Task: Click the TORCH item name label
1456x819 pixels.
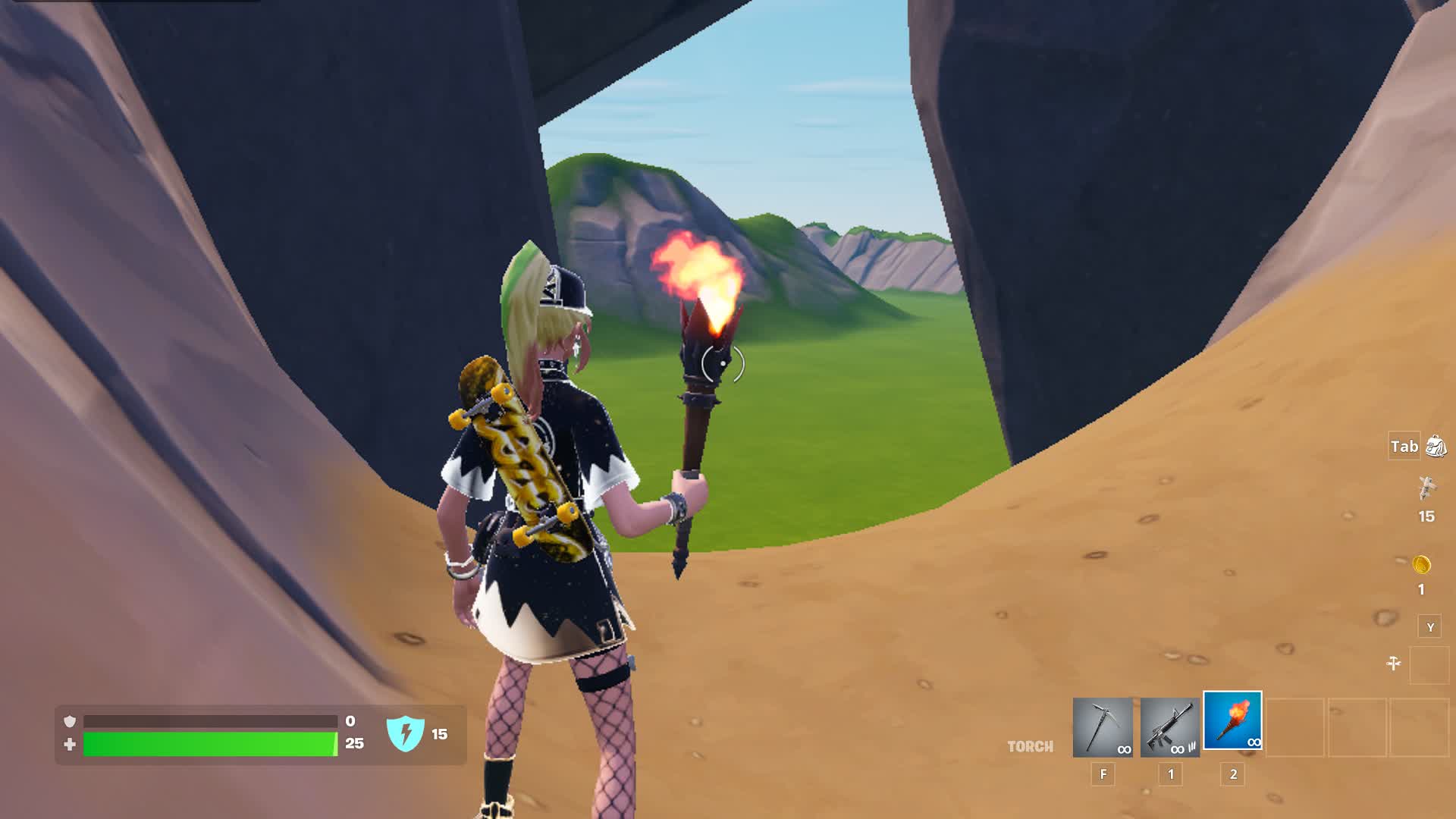Action: tap(1030, 746)
